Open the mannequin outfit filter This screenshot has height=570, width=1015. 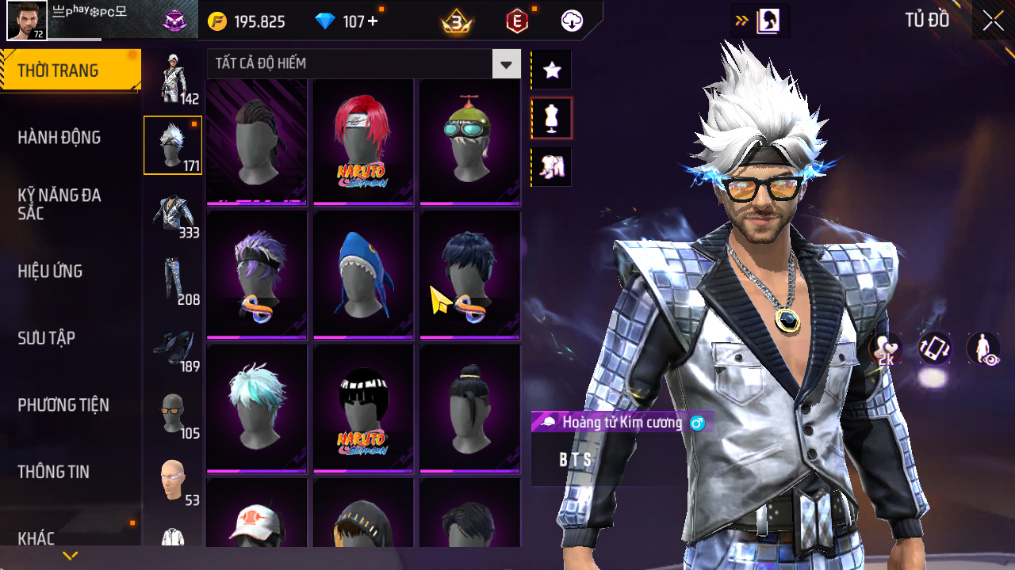[551, 118]
